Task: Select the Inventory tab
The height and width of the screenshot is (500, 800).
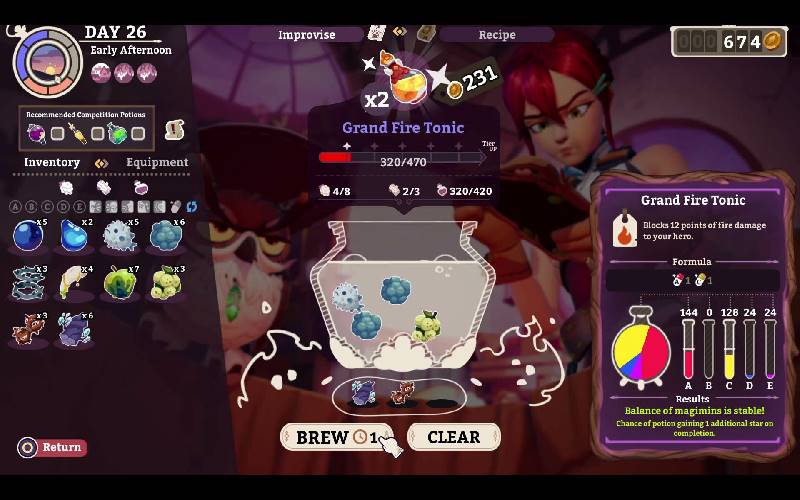Action: 52,162
